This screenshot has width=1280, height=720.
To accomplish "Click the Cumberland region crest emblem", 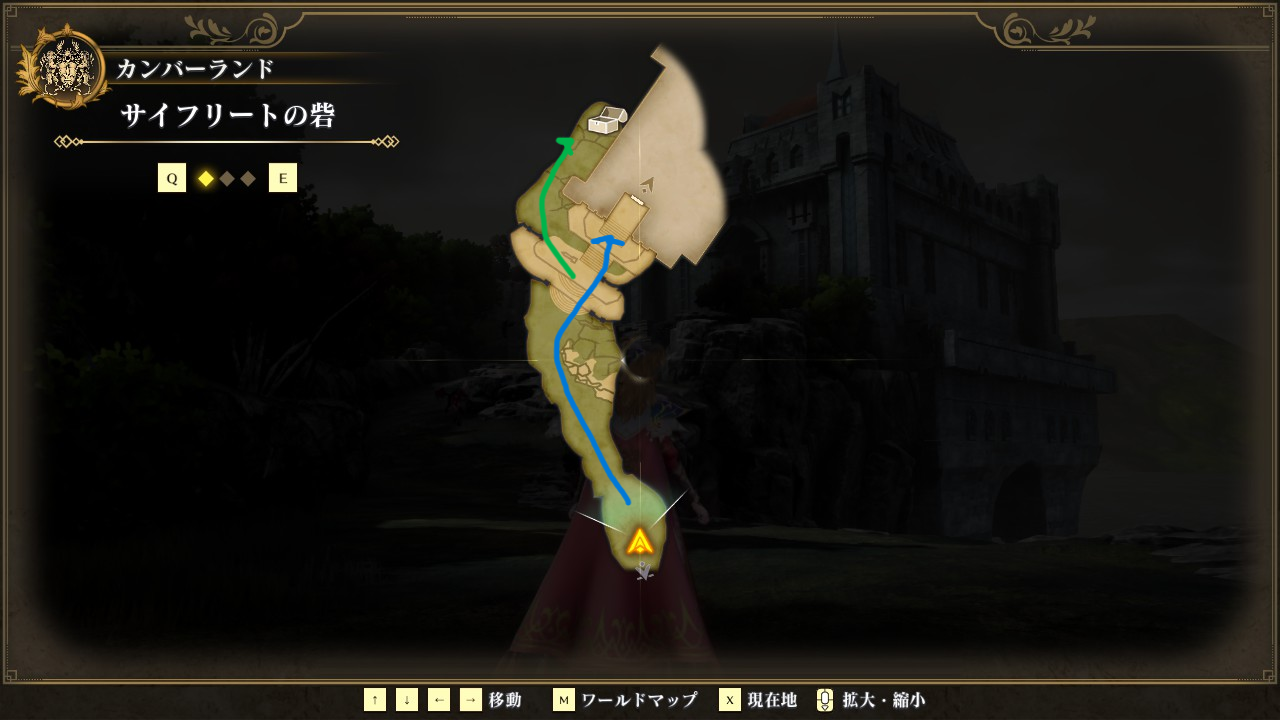I will [x=64, y=68].
